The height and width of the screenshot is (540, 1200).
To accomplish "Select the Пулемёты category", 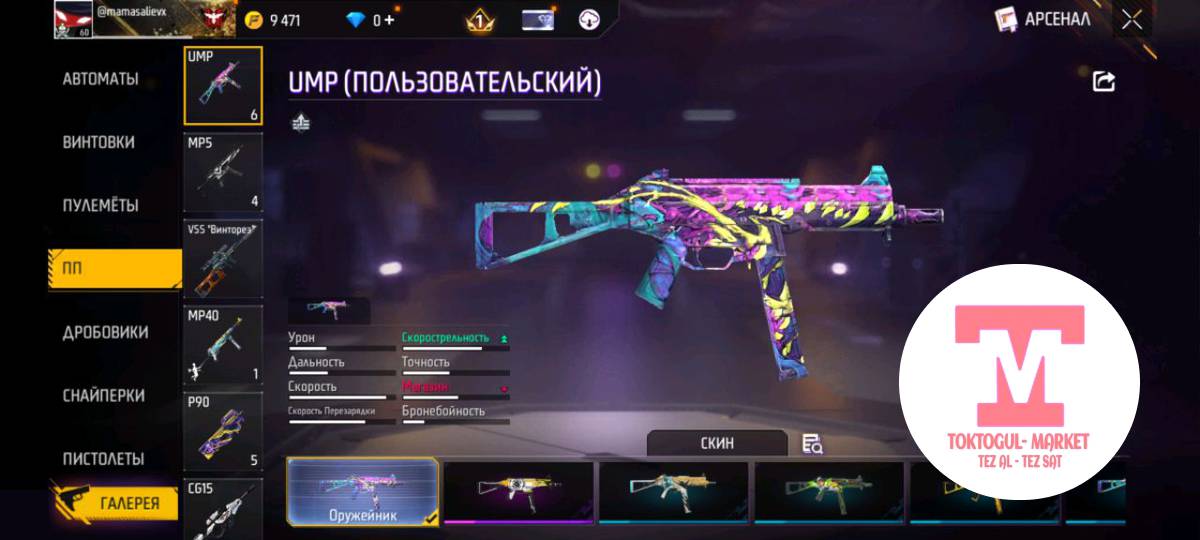I will 100,205.
